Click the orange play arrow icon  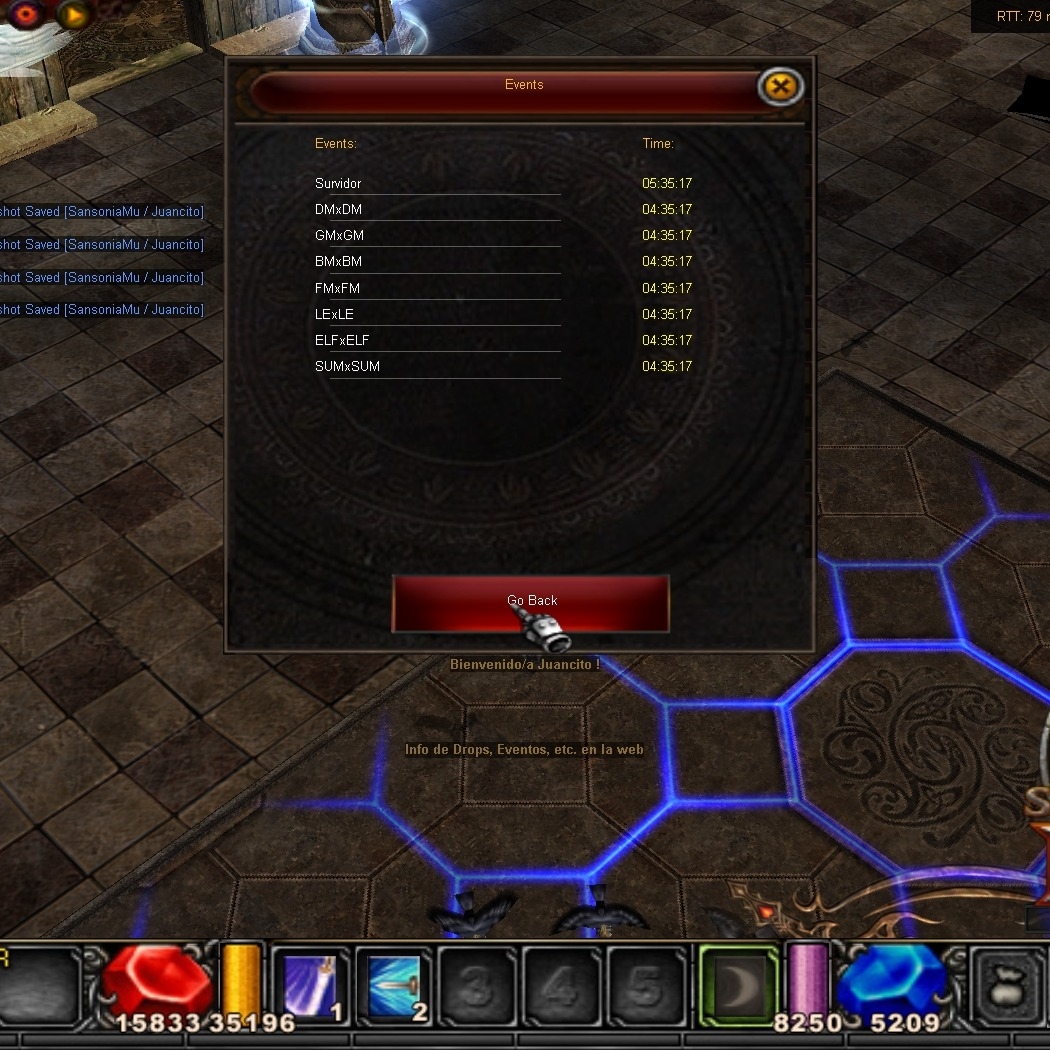tap(73, 14)
